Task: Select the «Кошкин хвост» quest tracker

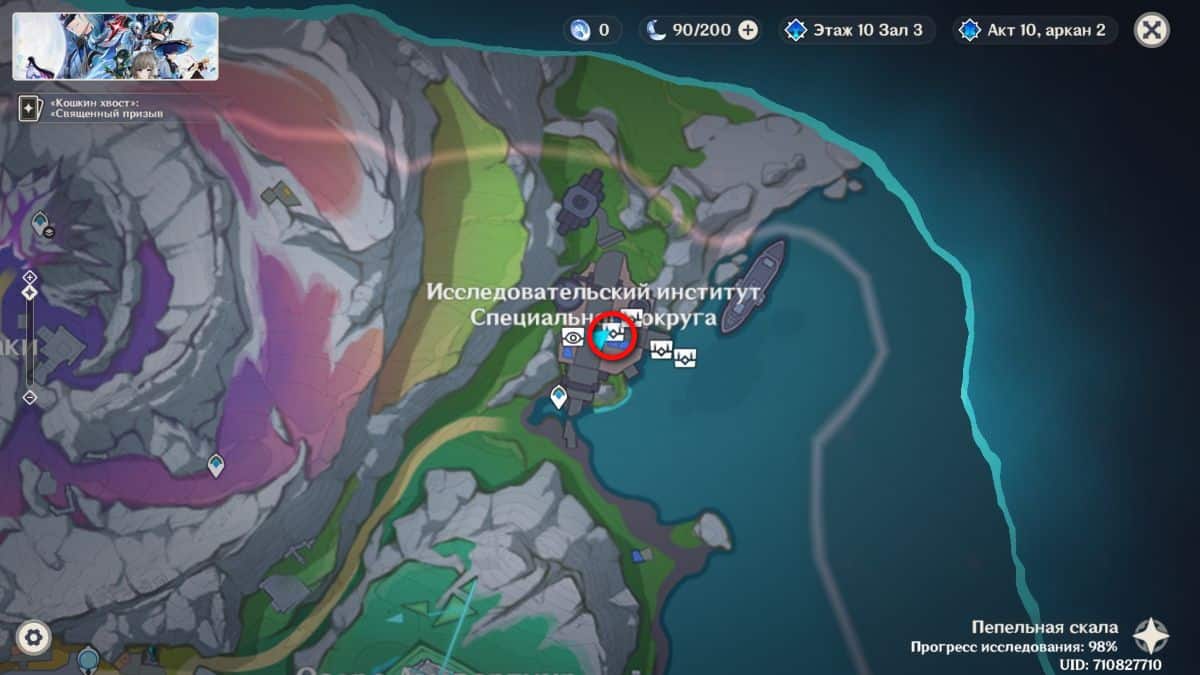Action: click(90, 108)
